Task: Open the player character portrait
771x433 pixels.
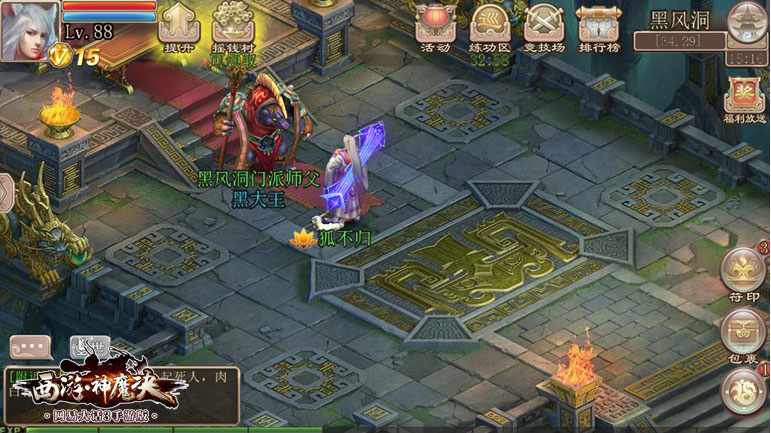Action: click(x=30, y=28)
